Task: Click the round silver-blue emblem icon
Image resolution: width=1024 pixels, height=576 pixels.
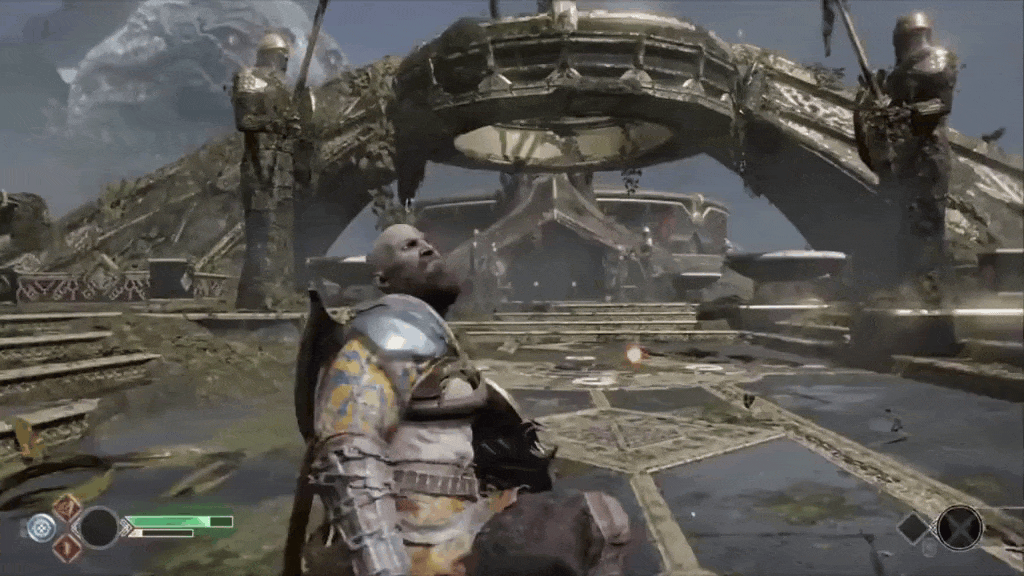Action: (x=41, y=527)
